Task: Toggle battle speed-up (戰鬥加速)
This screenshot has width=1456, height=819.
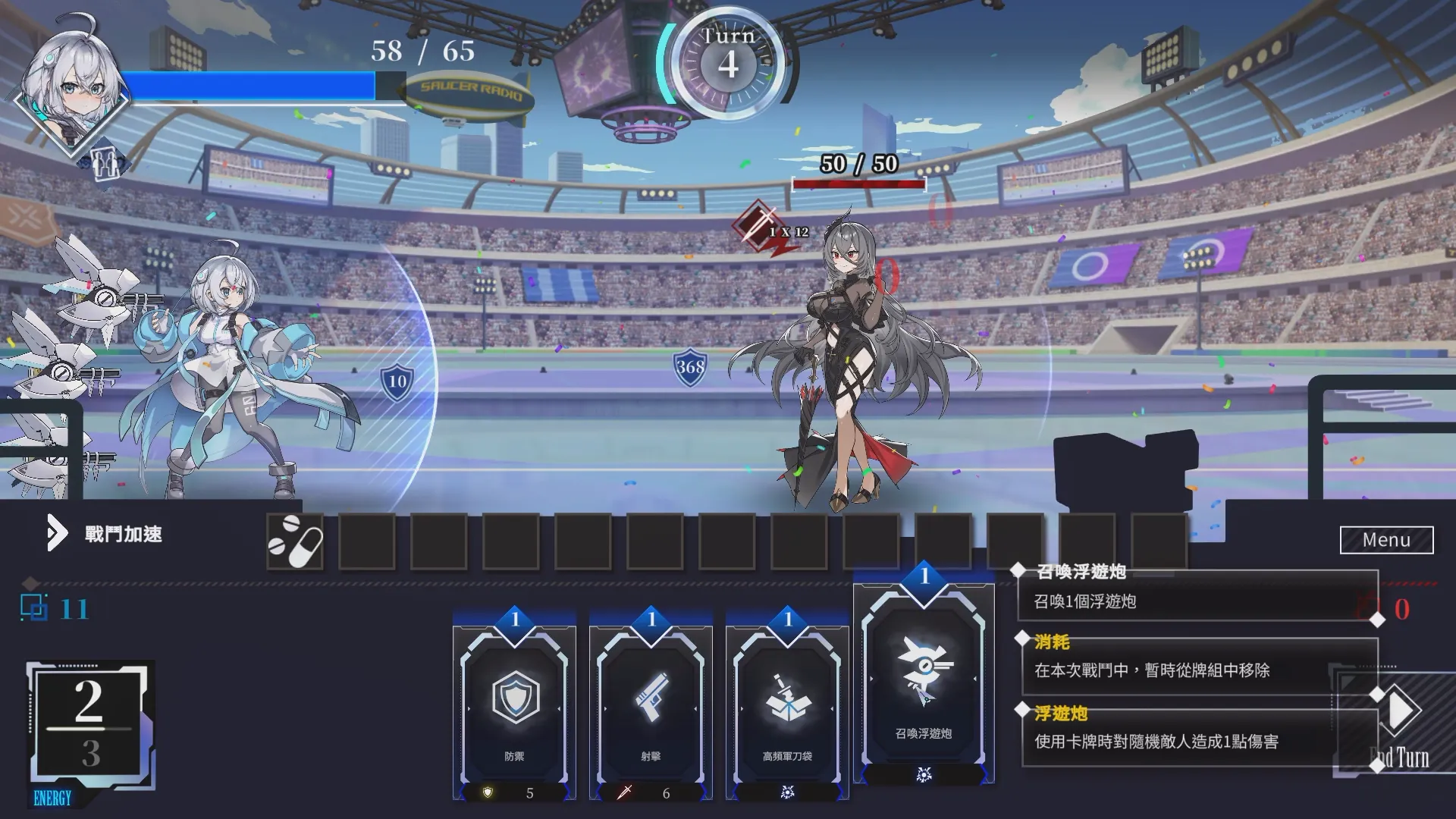Action: click(x=105, y=534)
